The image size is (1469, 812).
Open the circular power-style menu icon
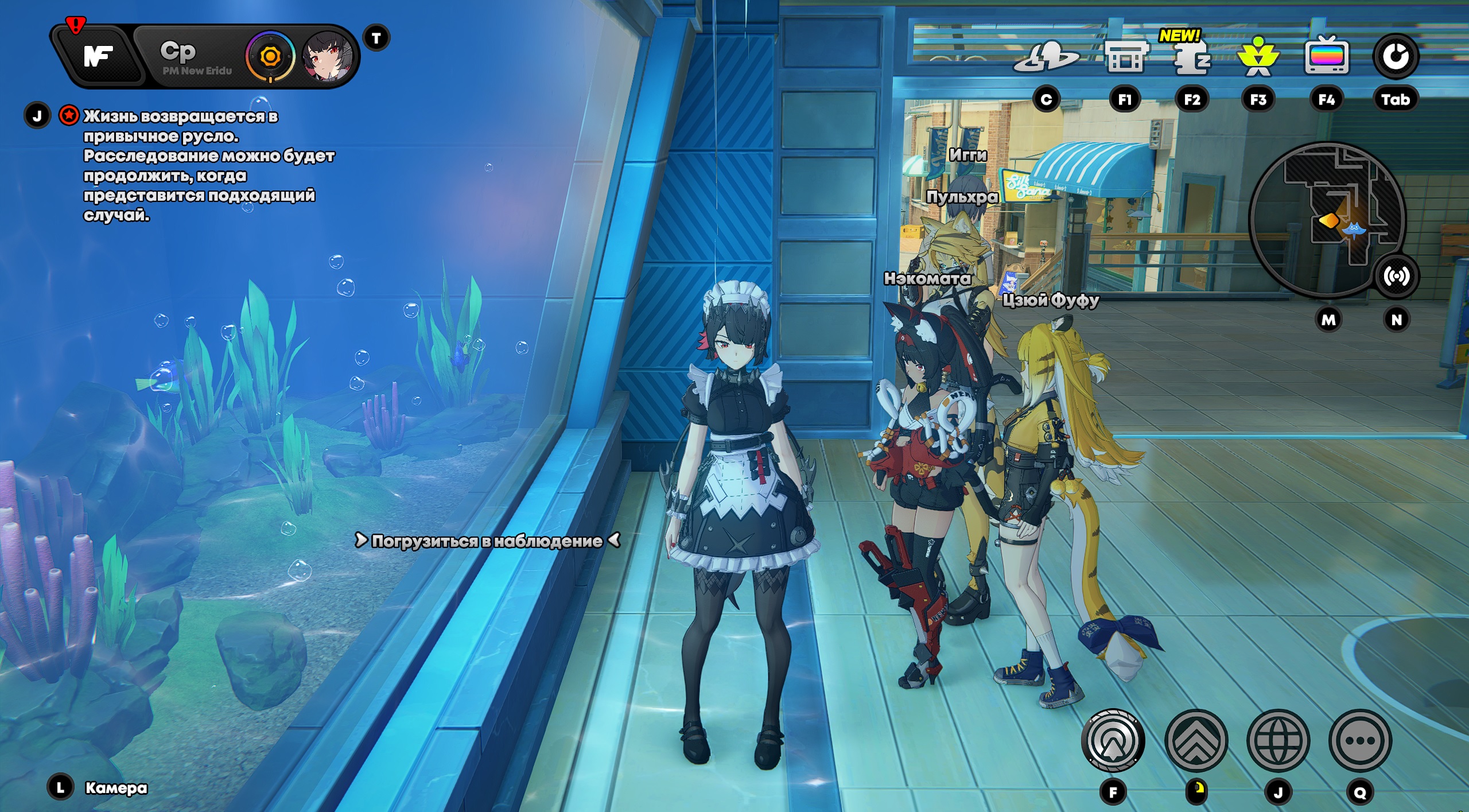tap(1395, 56)
